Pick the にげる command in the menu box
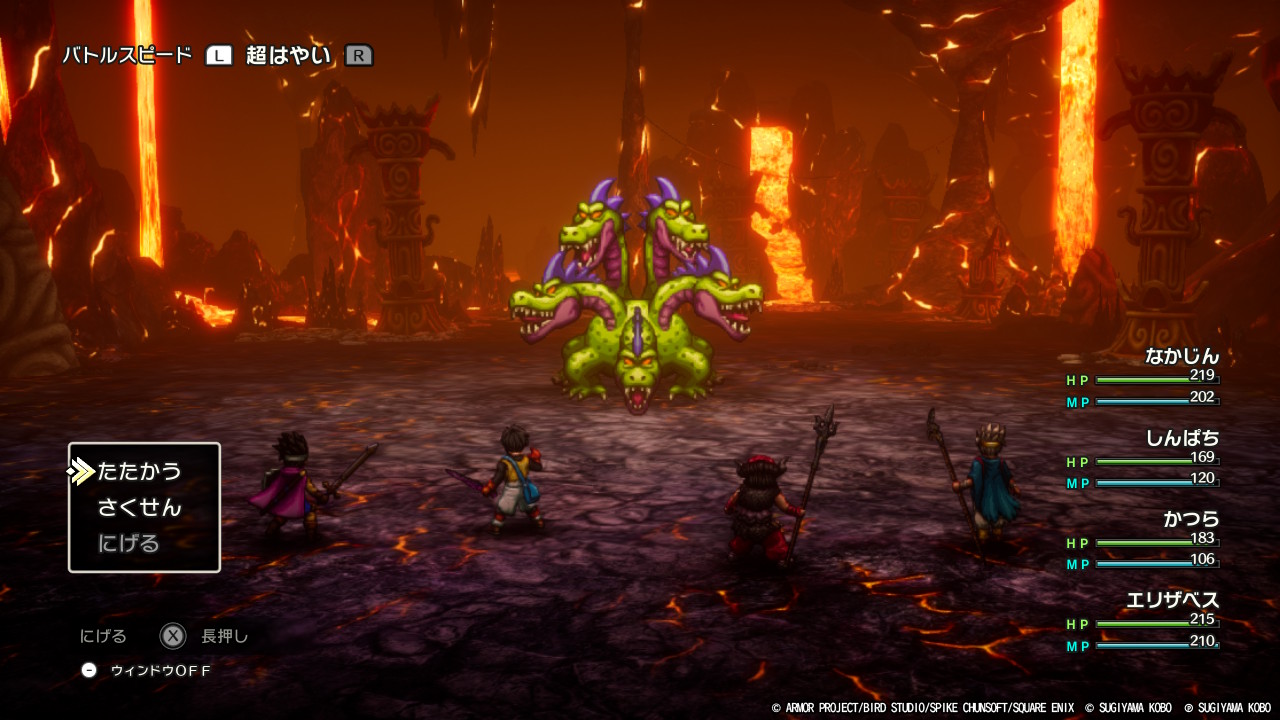This screenshot has width=1280, height=720. click(129, 543)
